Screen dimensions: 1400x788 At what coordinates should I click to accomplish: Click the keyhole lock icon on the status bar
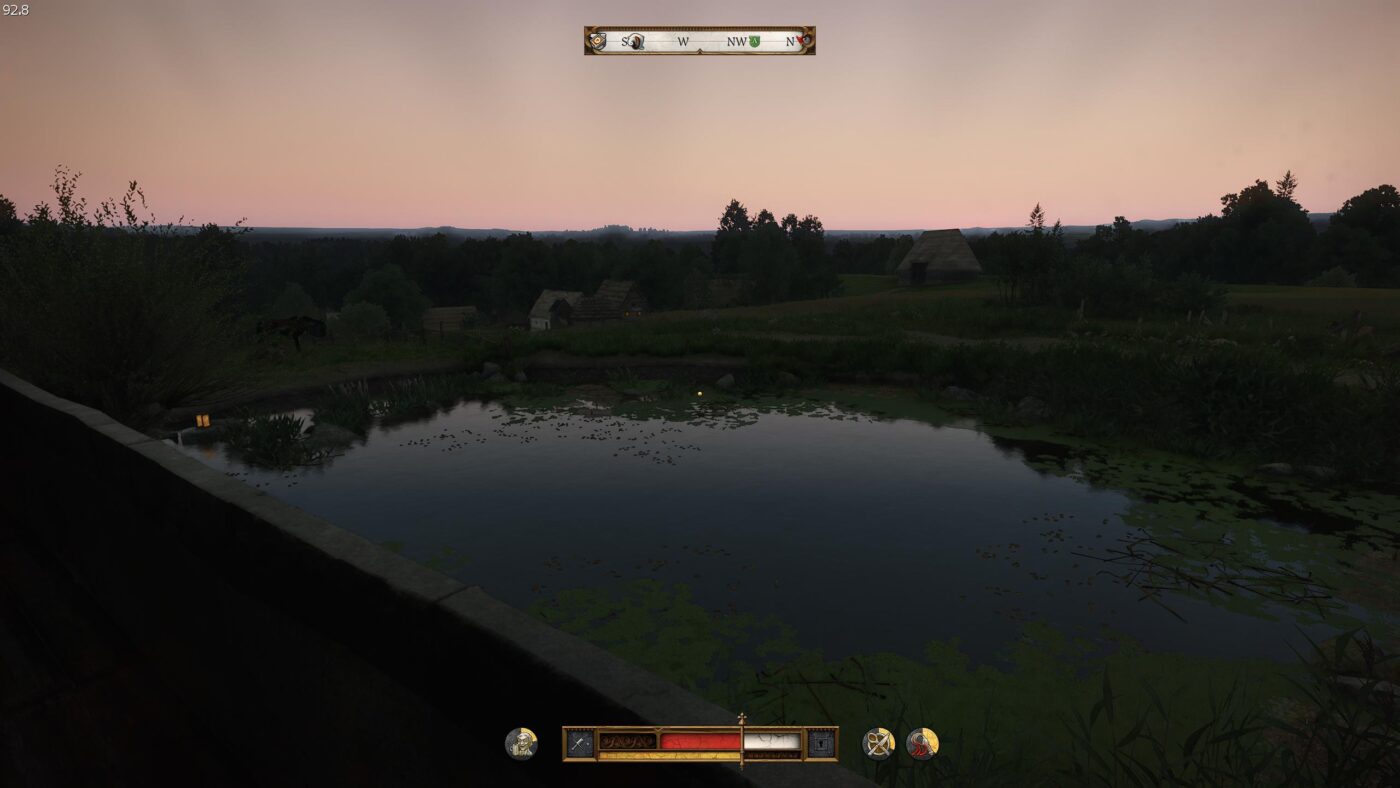pos(821,743)
